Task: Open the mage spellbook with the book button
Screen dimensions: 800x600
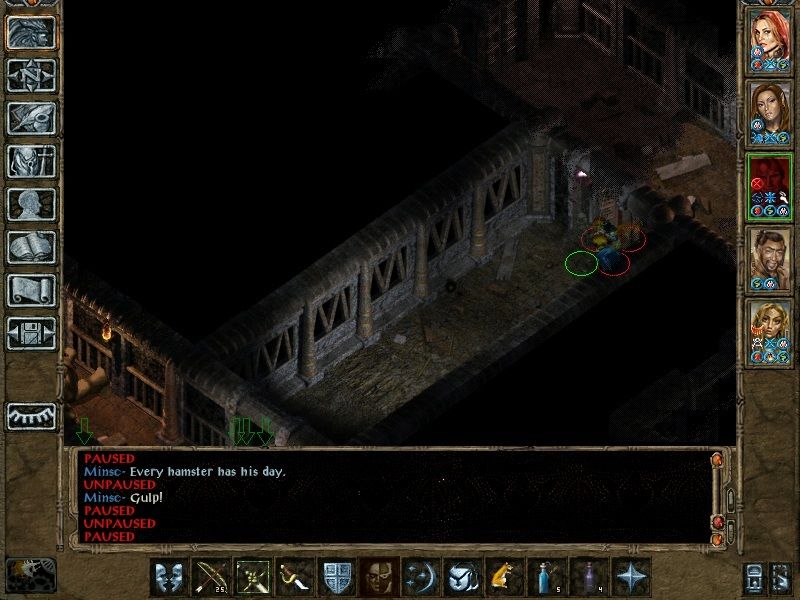Action: 32,247
